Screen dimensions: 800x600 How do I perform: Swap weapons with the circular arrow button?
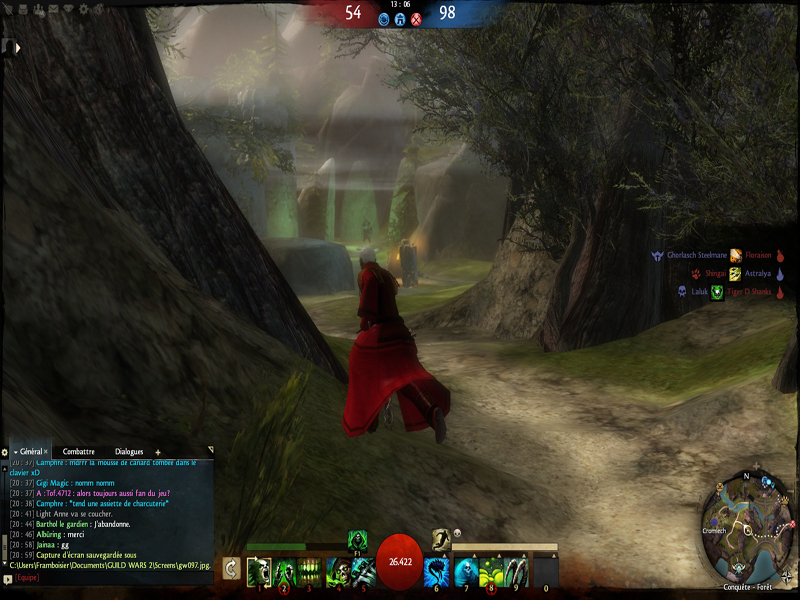231,569
